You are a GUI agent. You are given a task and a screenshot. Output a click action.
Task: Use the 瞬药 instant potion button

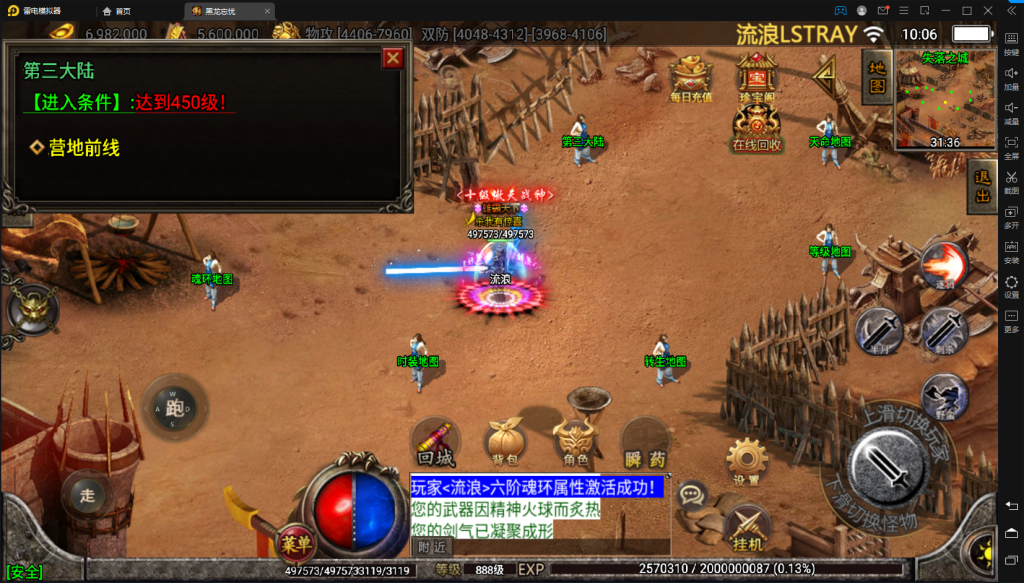(645, 443)
